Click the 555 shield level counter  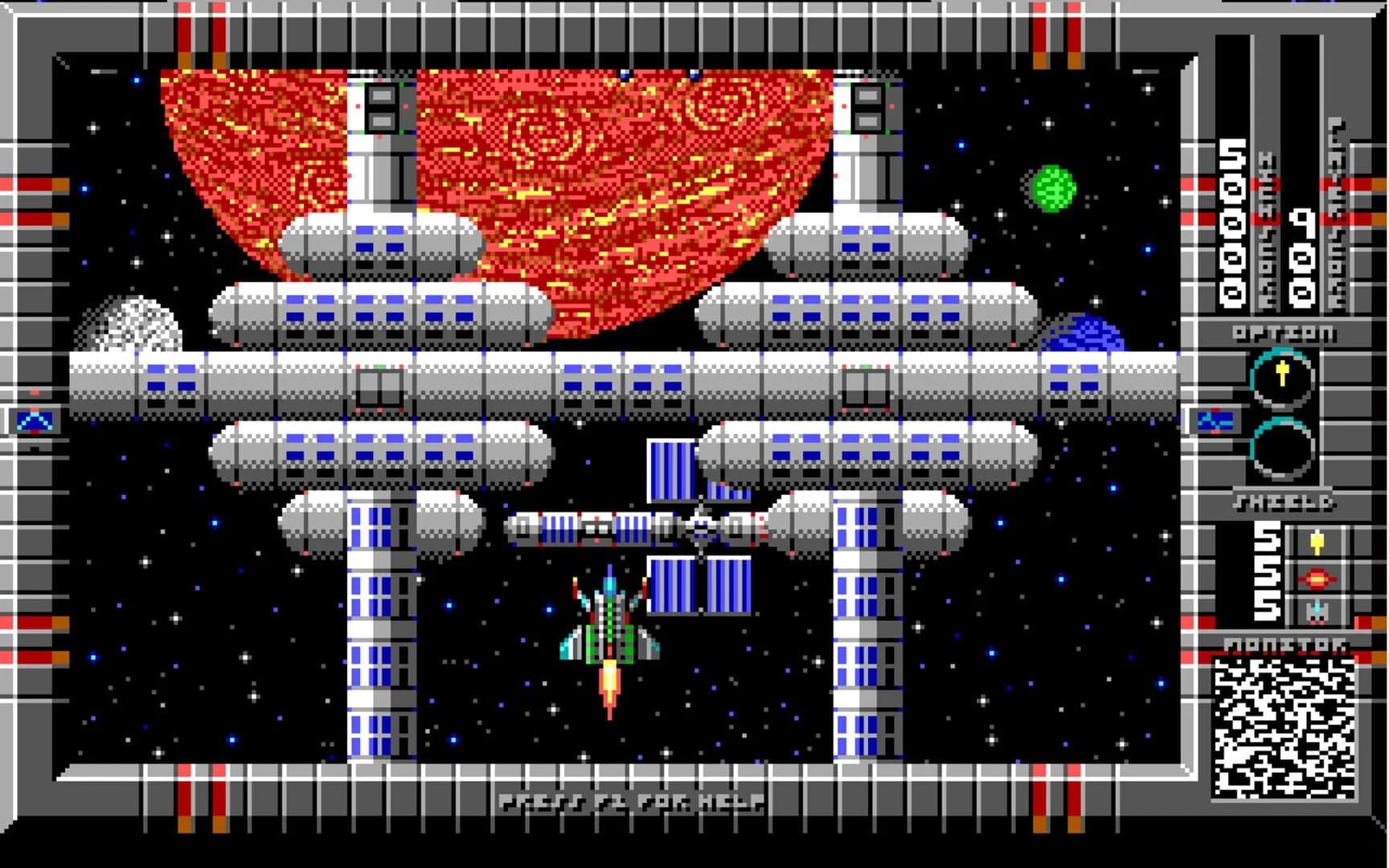[1268, 571]
